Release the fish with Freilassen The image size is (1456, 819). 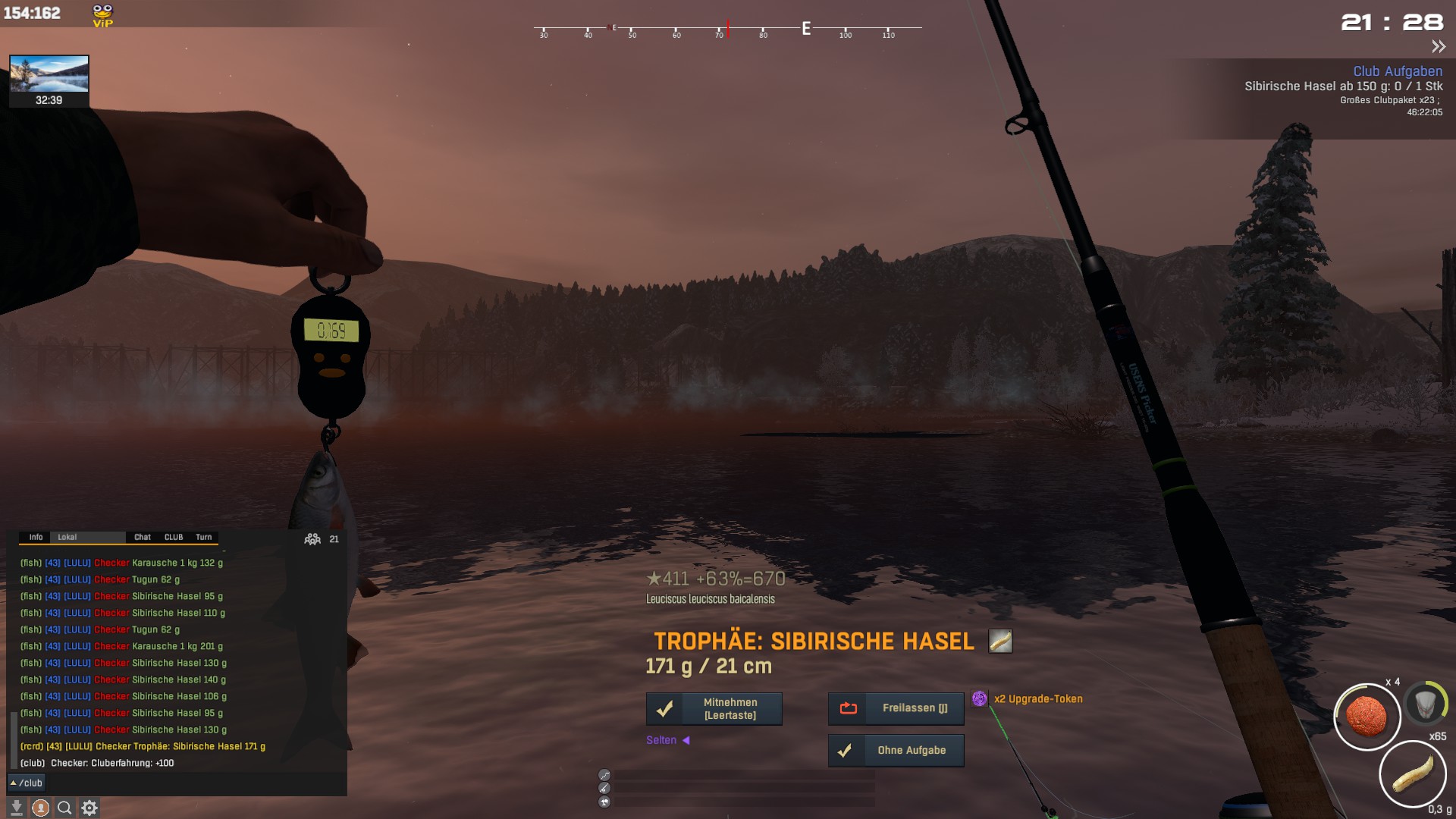[x=896, y=708]
